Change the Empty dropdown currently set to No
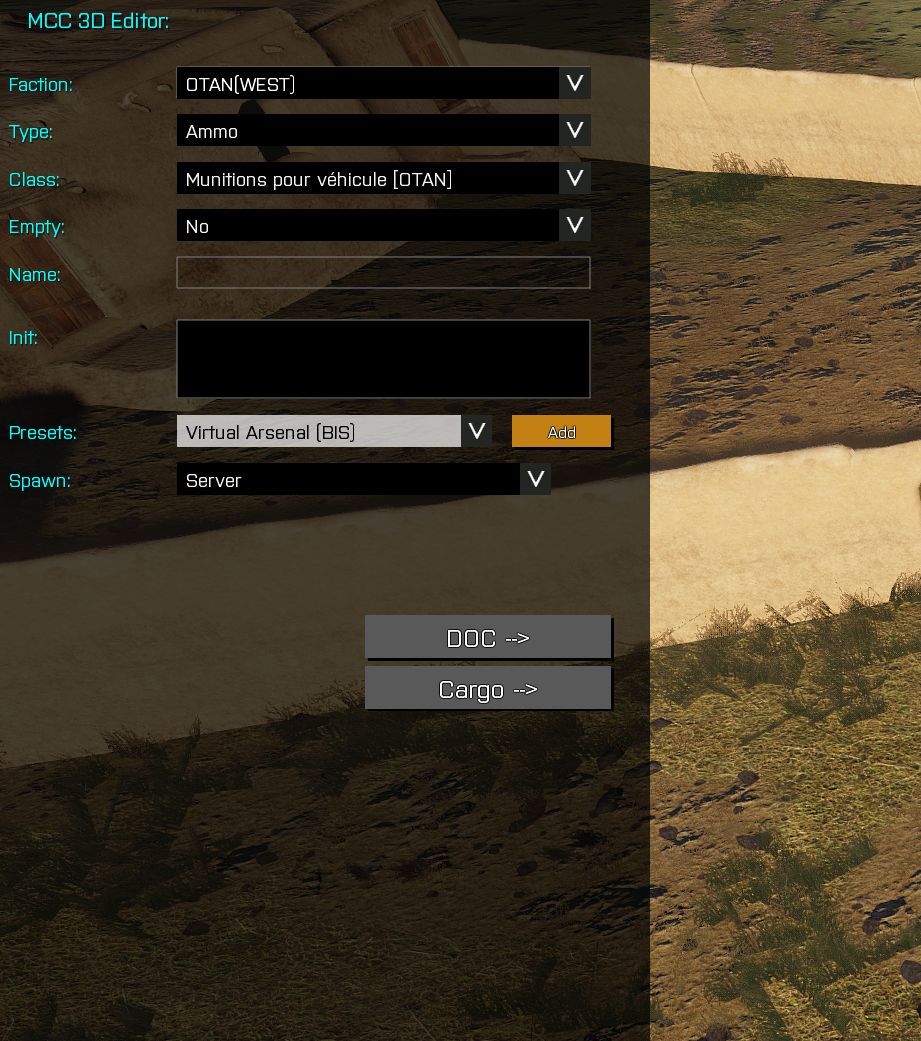Viewport: 921px width, 1041px height. click(383, 226)
